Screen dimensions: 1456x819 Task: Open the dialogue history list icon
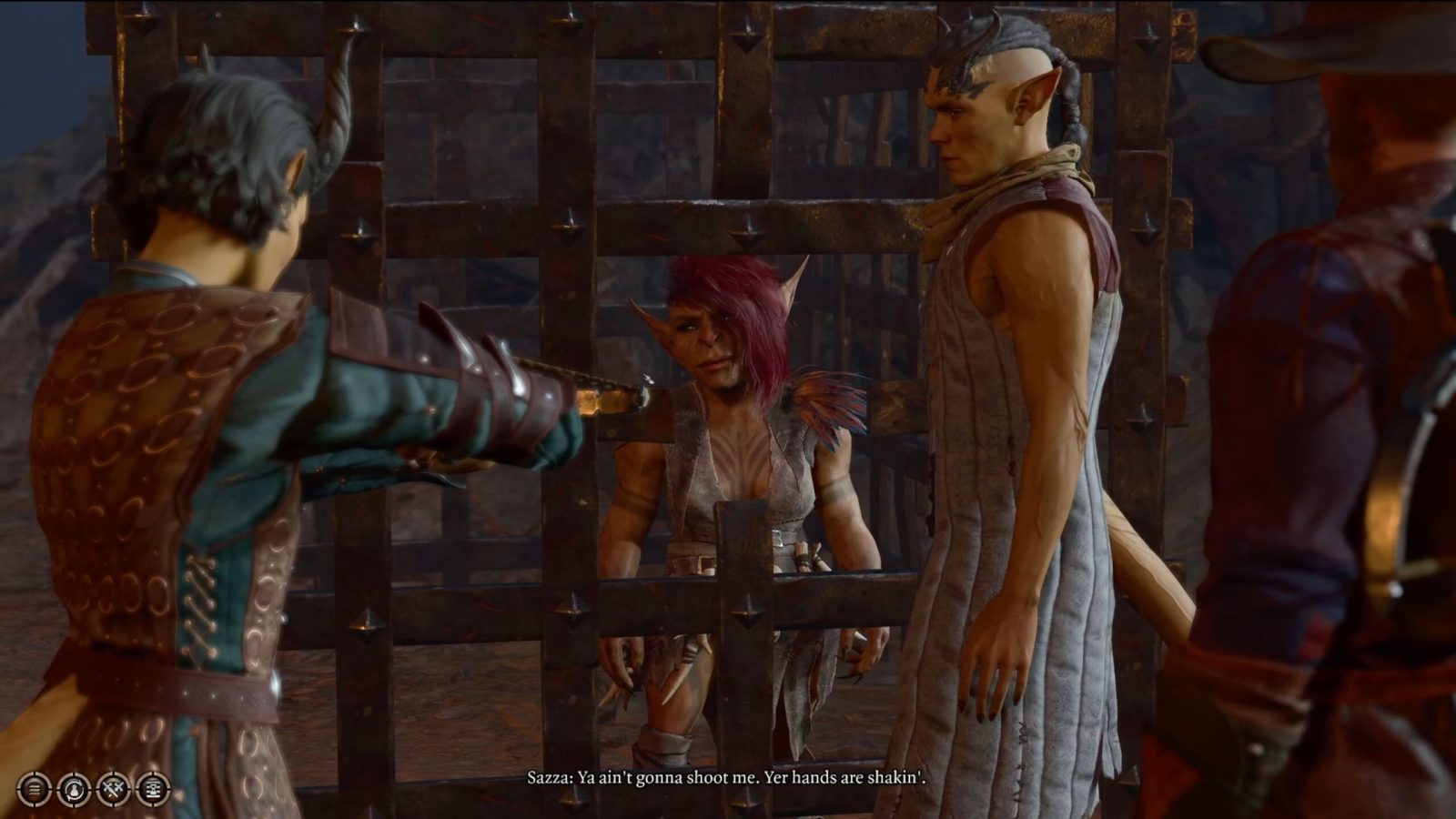click(x=153, y=788)
